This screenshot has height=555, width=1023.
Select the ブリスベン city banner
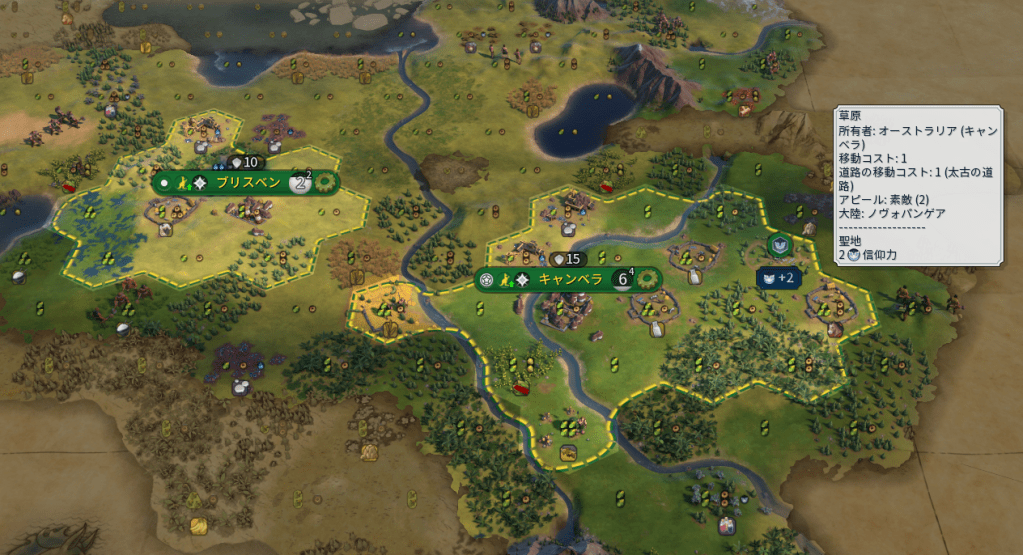tap(244, 183)
